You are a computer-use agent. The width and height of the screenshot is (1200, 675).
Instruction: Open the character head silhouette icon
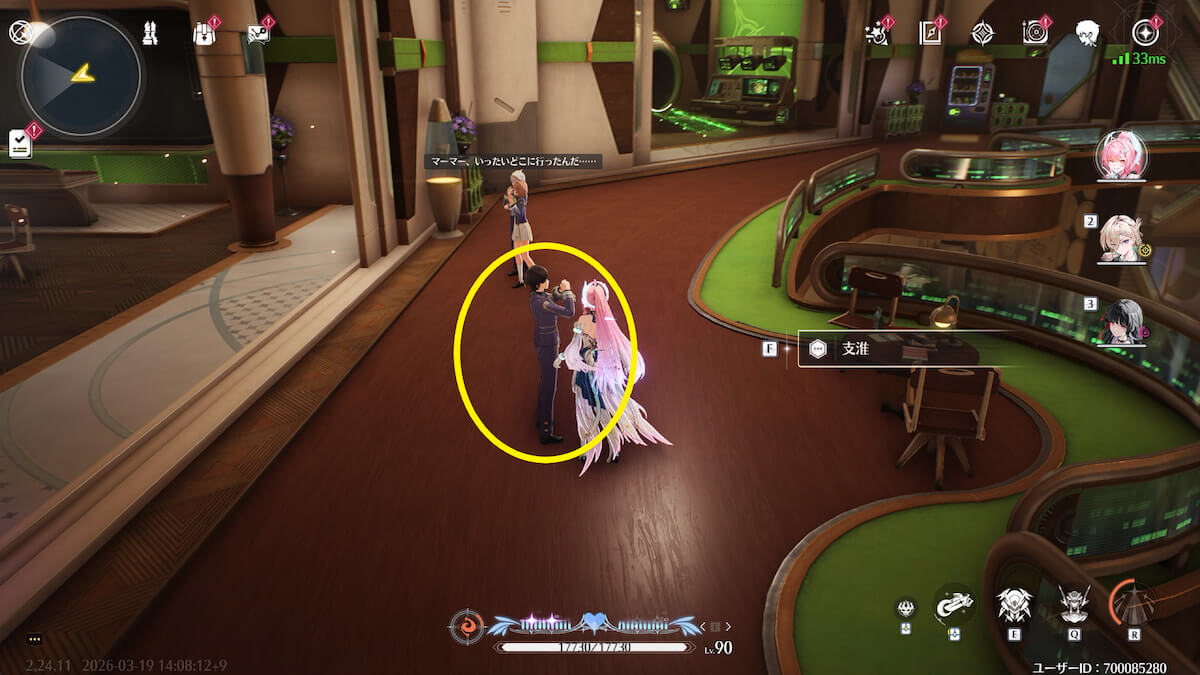tap(1088, 33)
